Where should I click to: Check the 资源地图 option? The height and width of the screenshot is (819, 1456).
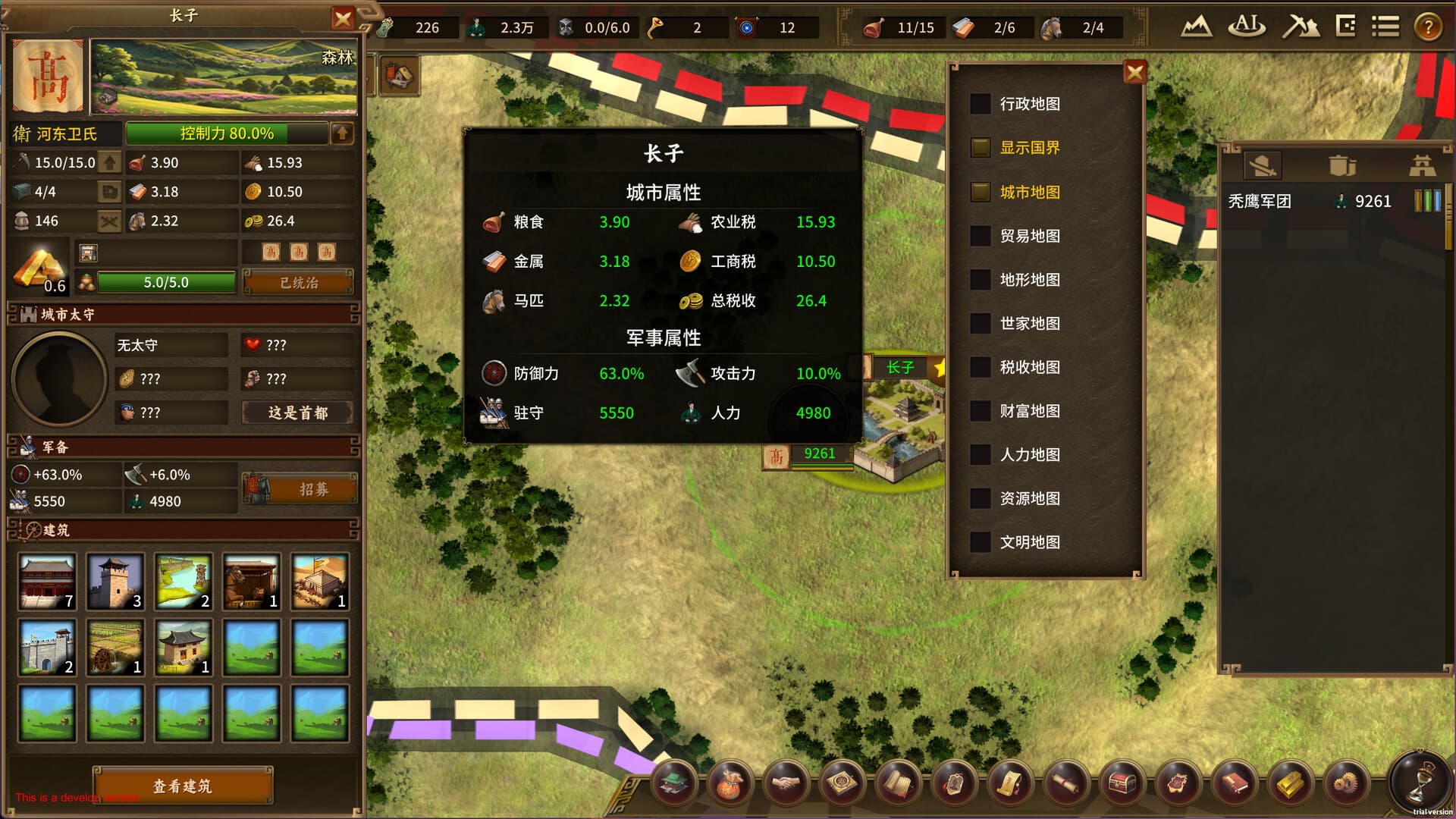[x=979, y=499]
